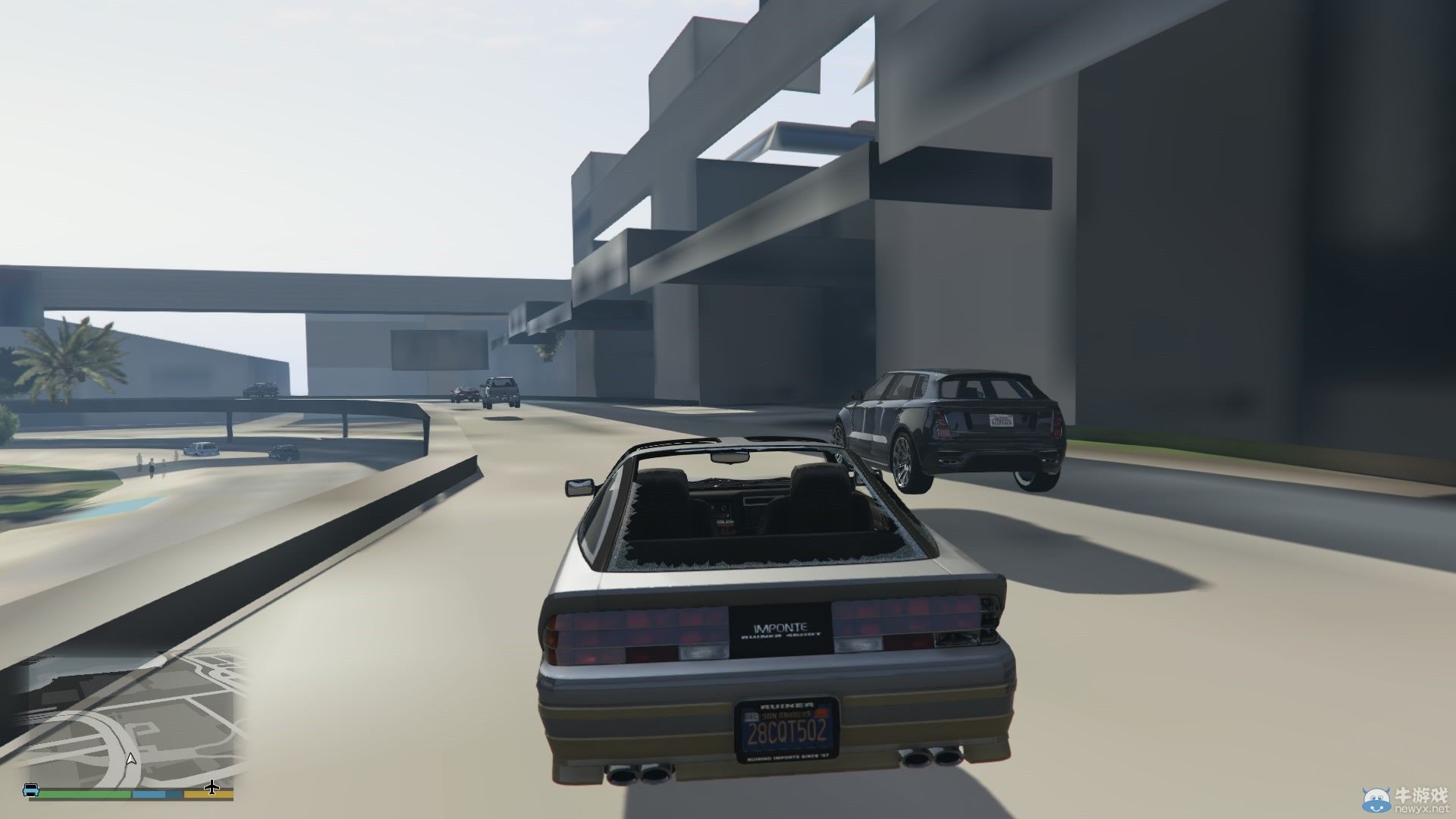
Task: Click the cow mascot logo in the watermark
Action: 1376,799
